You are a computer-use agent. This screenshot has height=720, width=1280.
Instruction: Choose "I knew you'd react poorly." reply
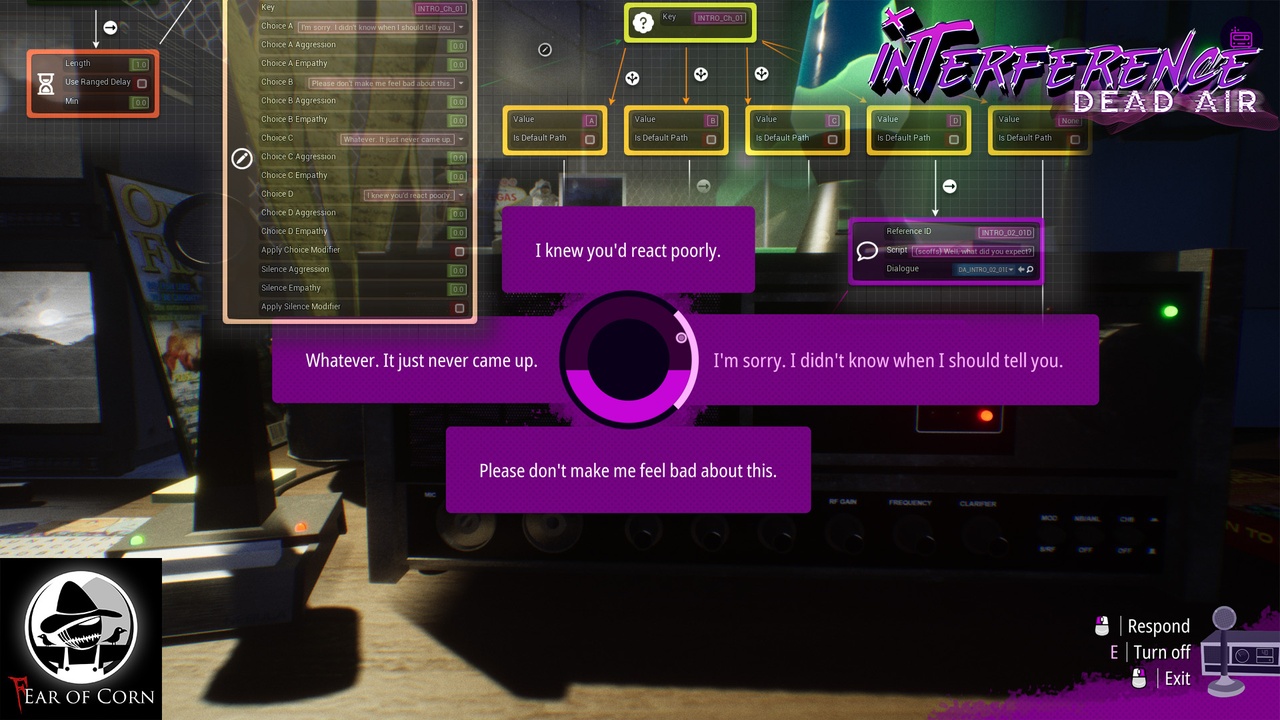(628, 250)
